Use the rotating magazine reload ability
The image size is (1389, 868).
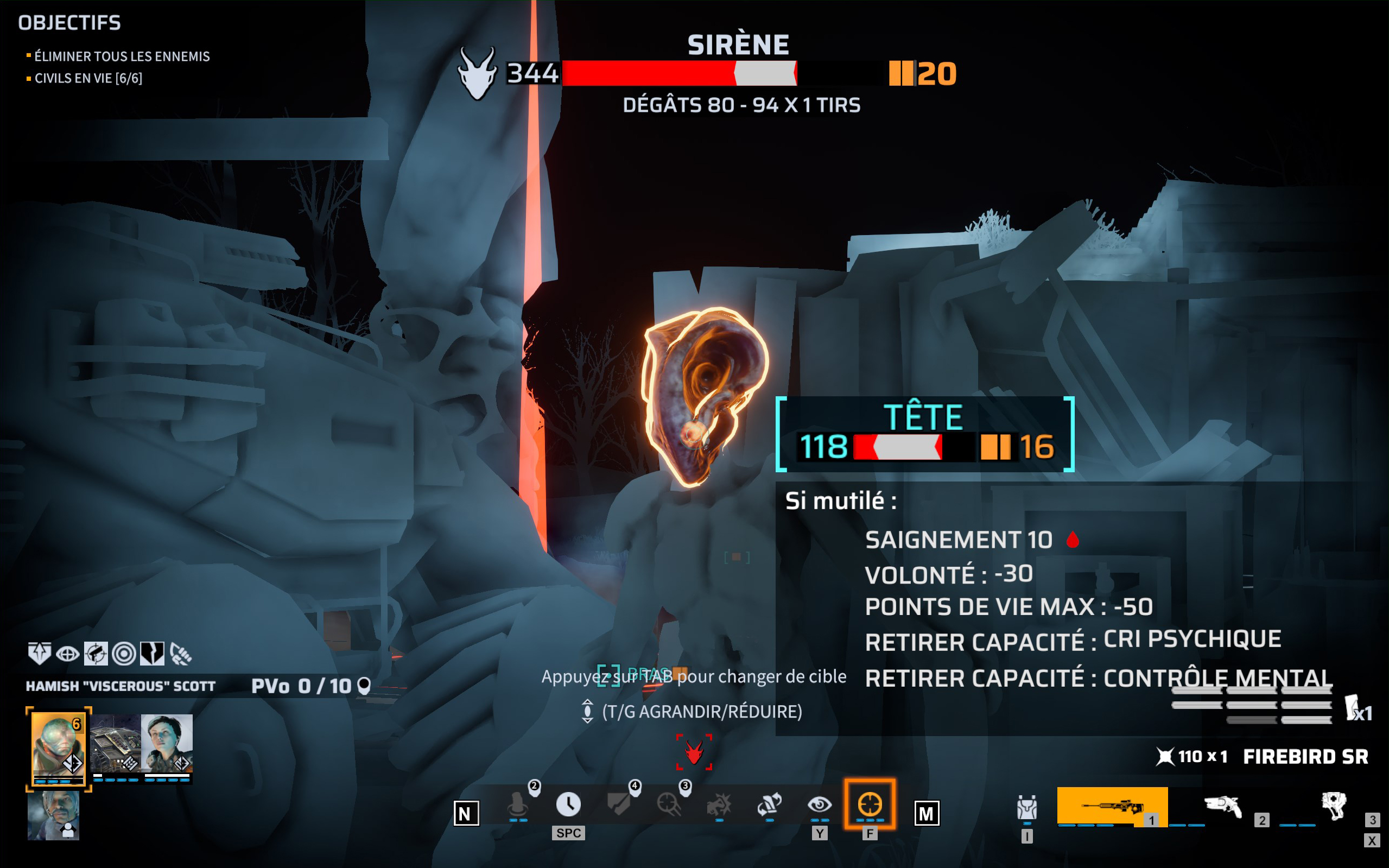769,805
